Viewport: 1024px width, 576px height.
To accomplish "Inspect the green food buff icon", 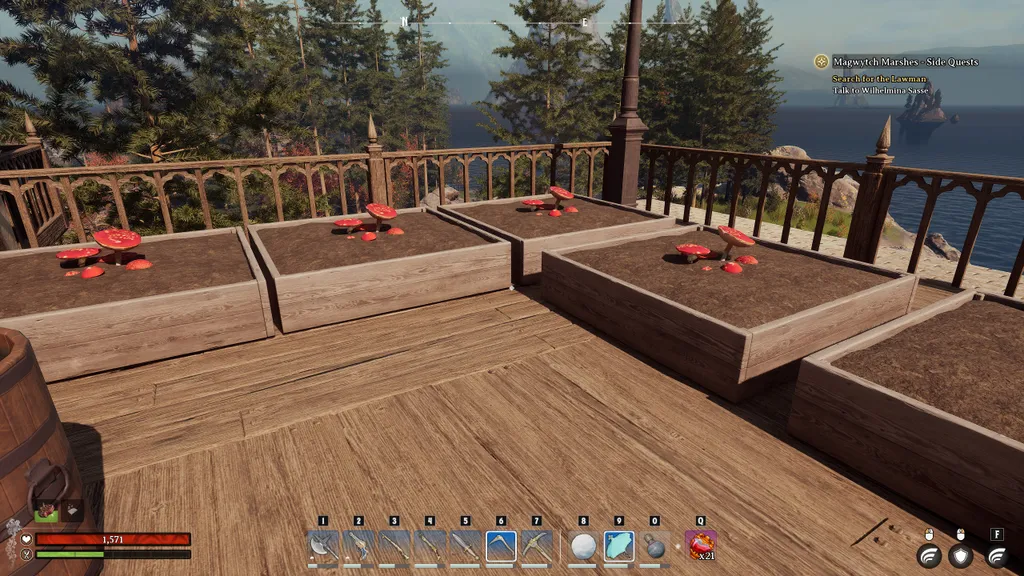I will pyautogui.click(x=46, y=511).
